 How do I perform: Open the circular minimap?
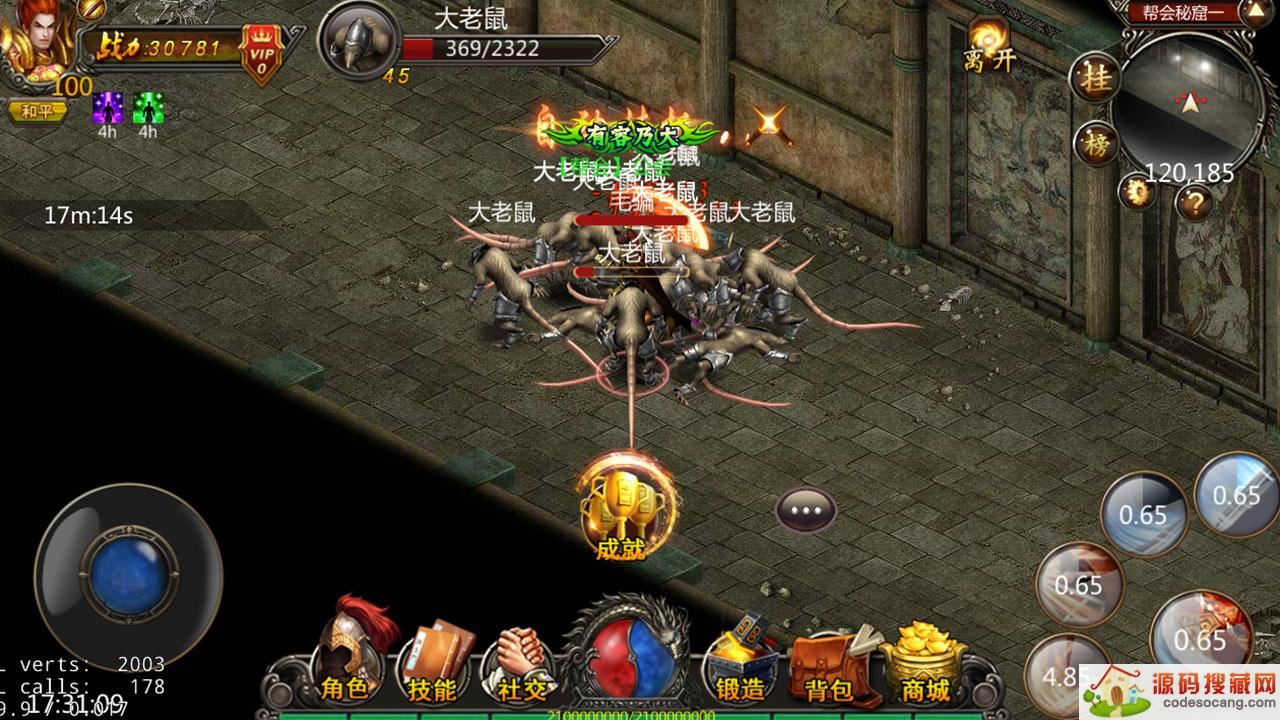click(x=1190, y=100)
